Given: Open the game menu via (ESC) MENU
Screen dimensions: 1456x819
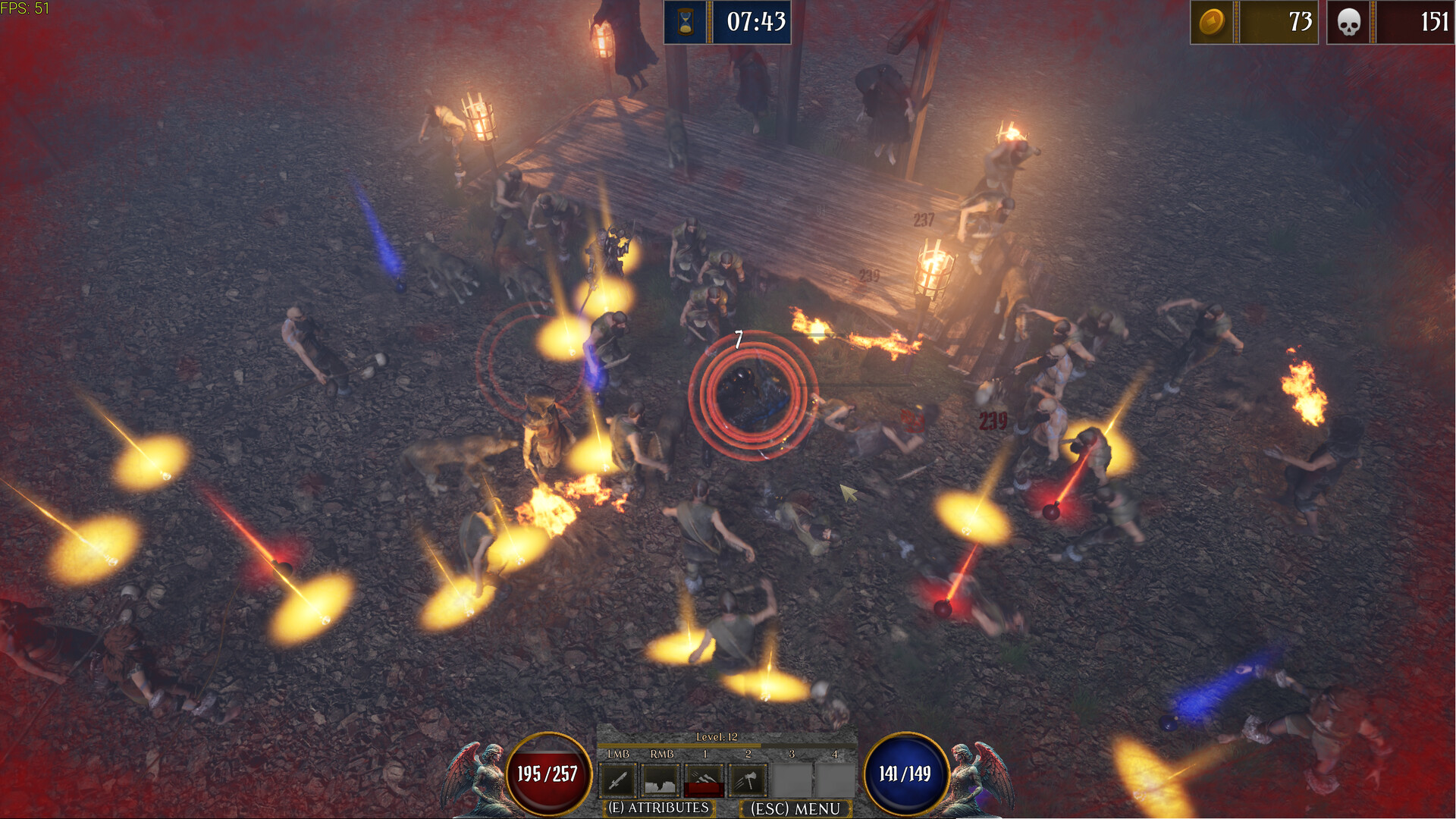Looking at the screenshot, I should [795, 808].
